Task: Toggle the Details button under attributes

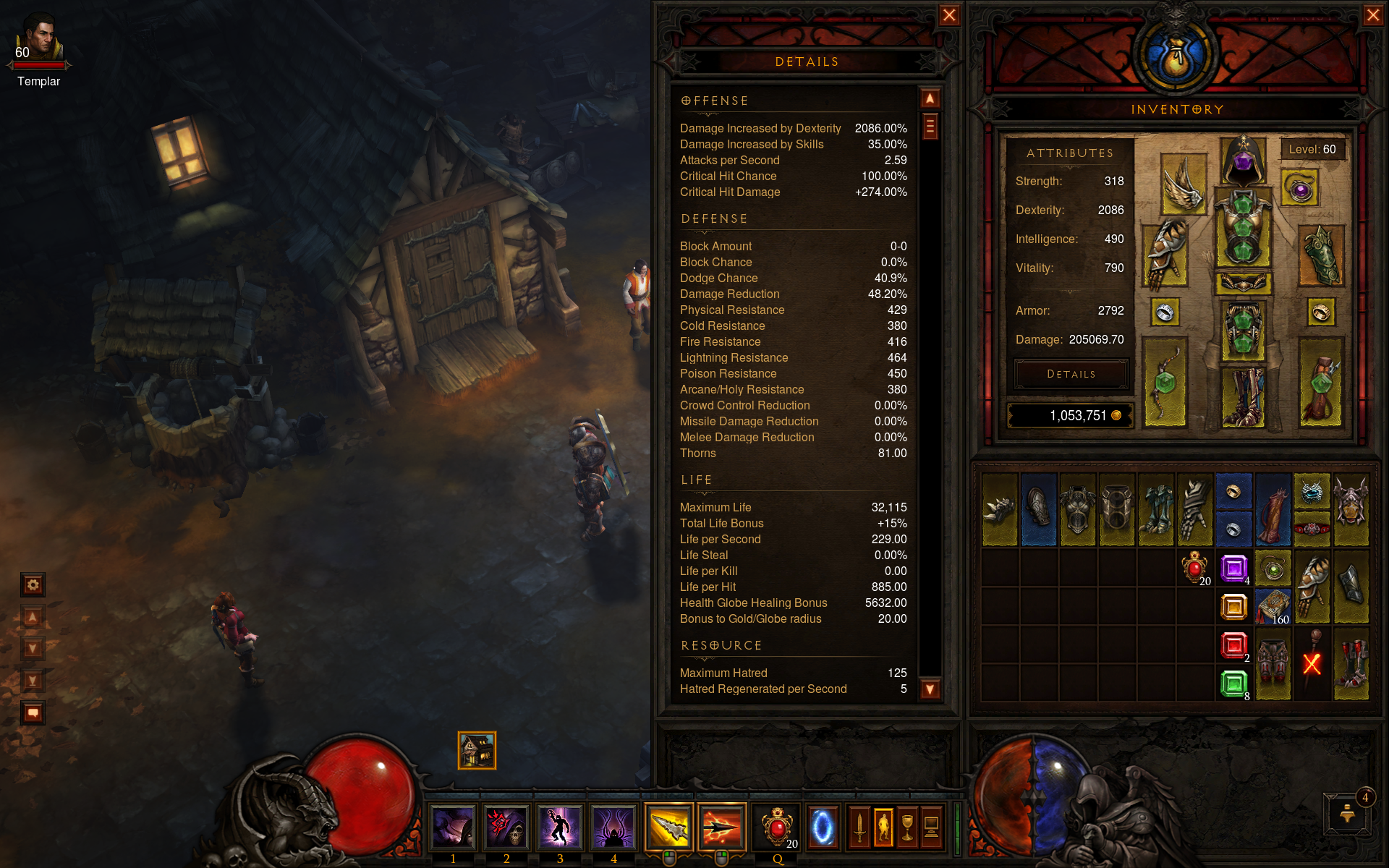Action: click(x=1071, y=374)
